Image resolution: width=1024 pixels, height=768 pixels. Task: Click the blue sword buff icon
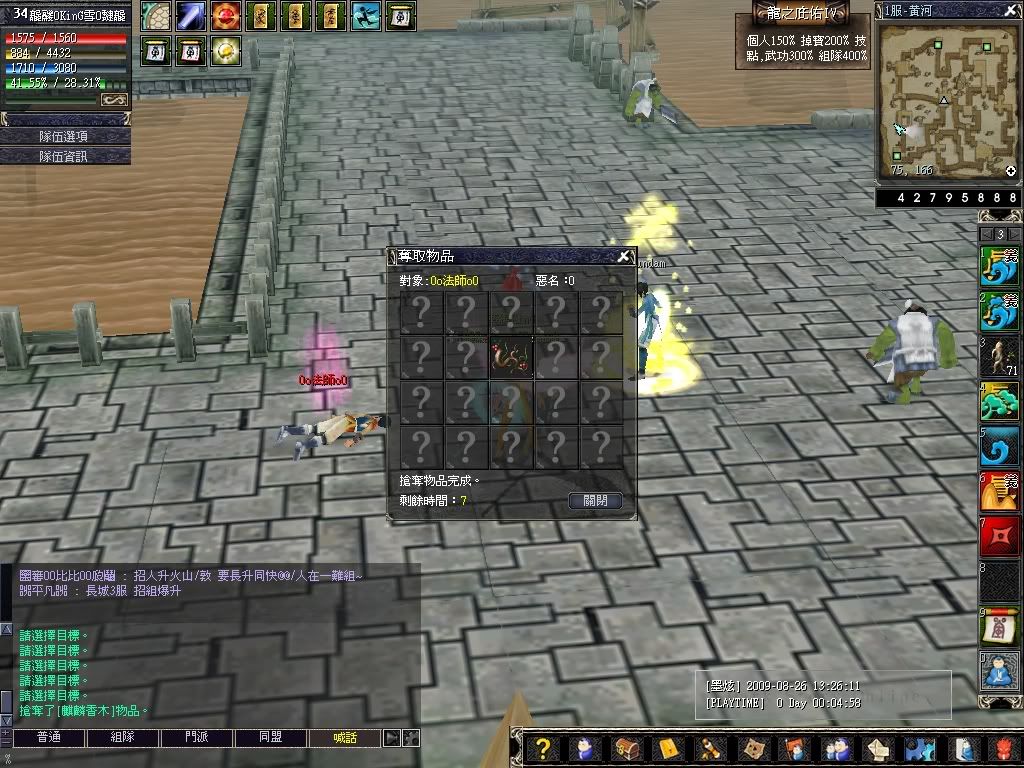point(191,16)
